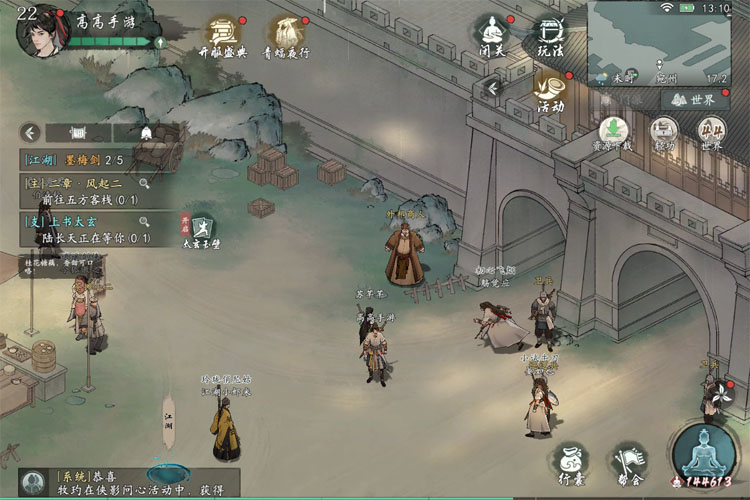The height and width of the screenshot is (500, 750).
Task: Open the 青蝠夜行 event icon
Action: coord(286,34)
